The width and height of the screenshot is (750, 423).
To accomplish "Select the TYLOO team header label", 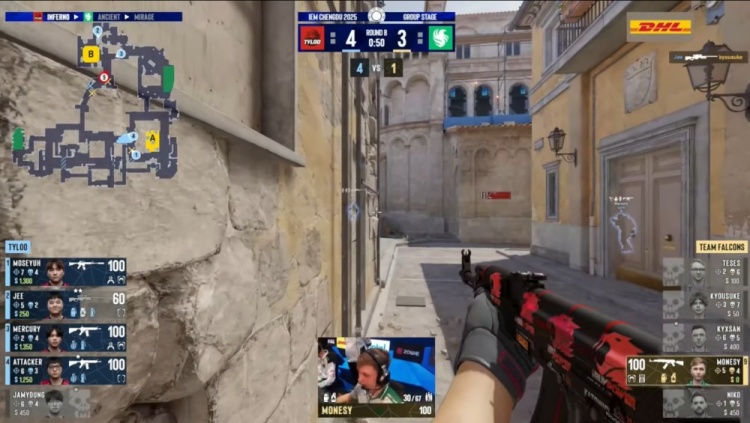I will click(x=18, y=246).
